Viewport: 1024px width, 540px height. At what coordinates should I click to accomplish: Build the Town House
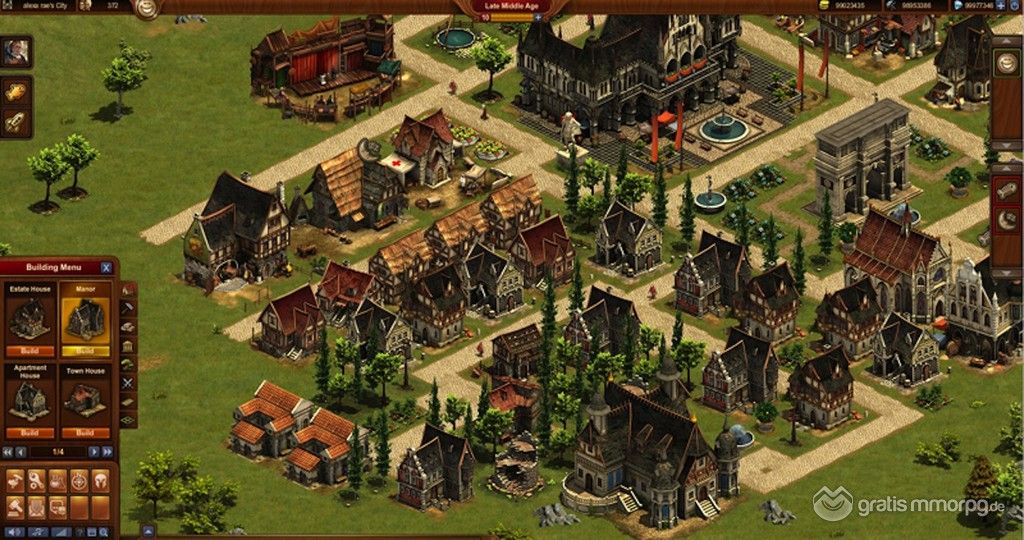pos(84,433)
